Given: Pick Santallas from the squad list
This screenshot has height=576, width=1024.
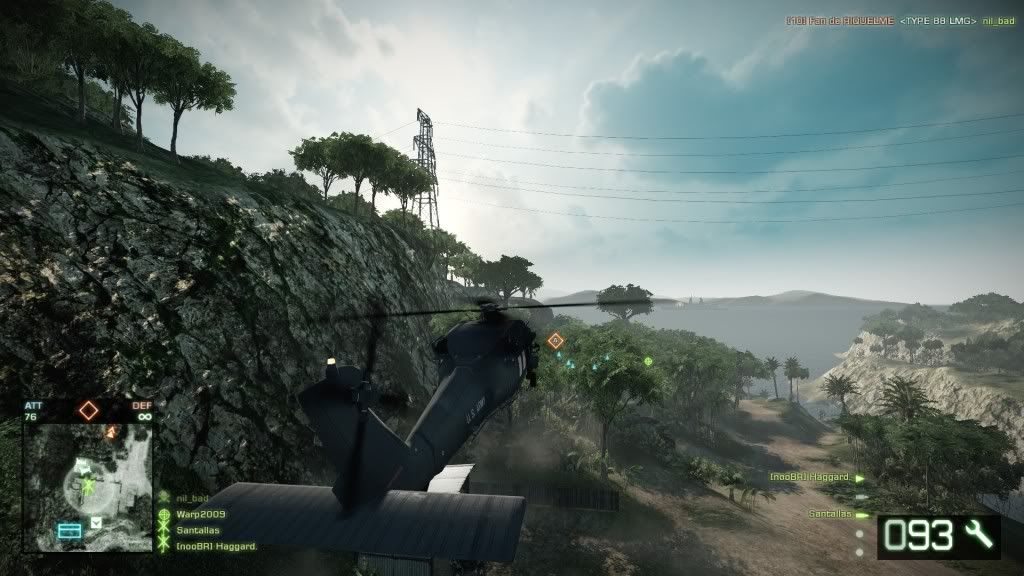Looking at the screenshot, I should click(x=199, y=531).
